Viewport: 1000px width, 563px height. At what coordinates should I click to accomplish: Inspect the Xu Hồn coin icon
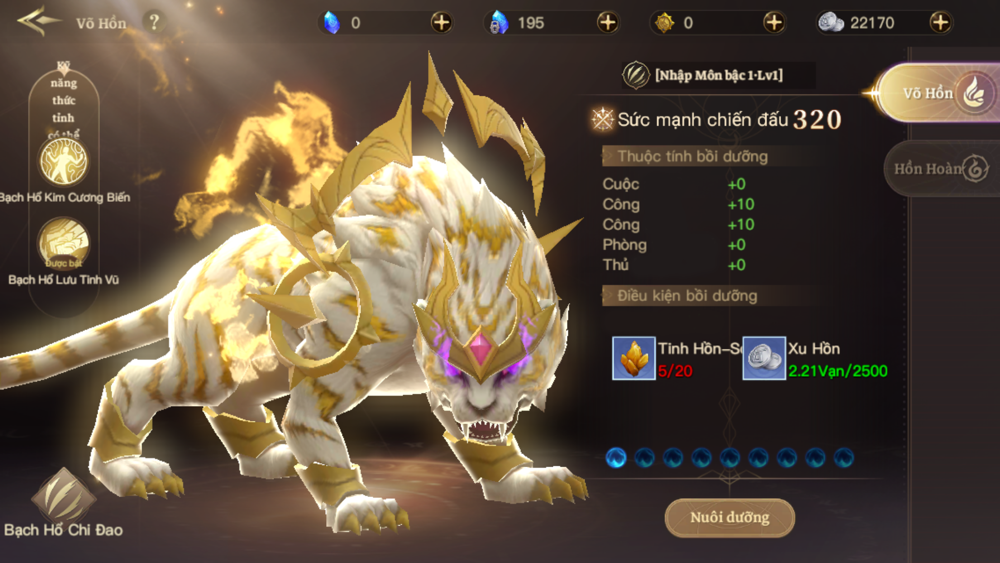click(763, 358)
